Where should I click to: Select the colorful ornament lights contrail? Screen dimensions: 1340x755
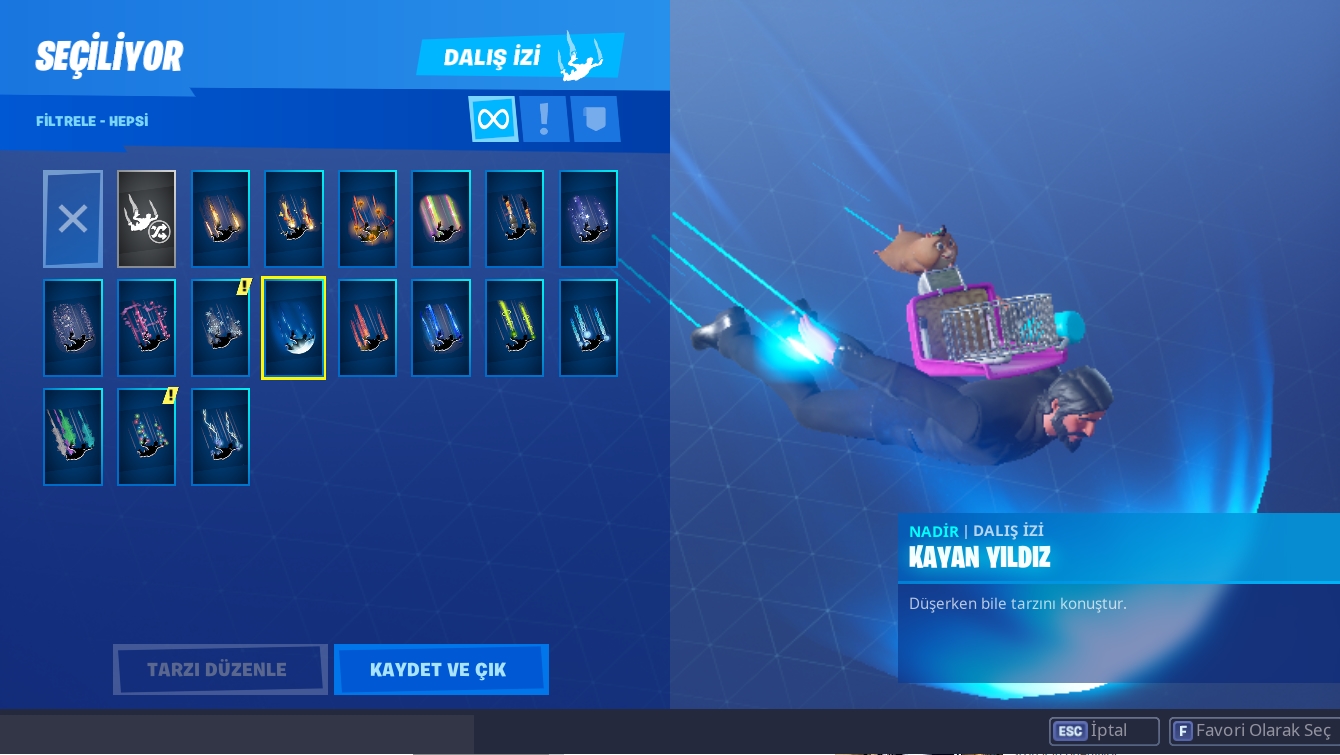(x=146, y=438)
